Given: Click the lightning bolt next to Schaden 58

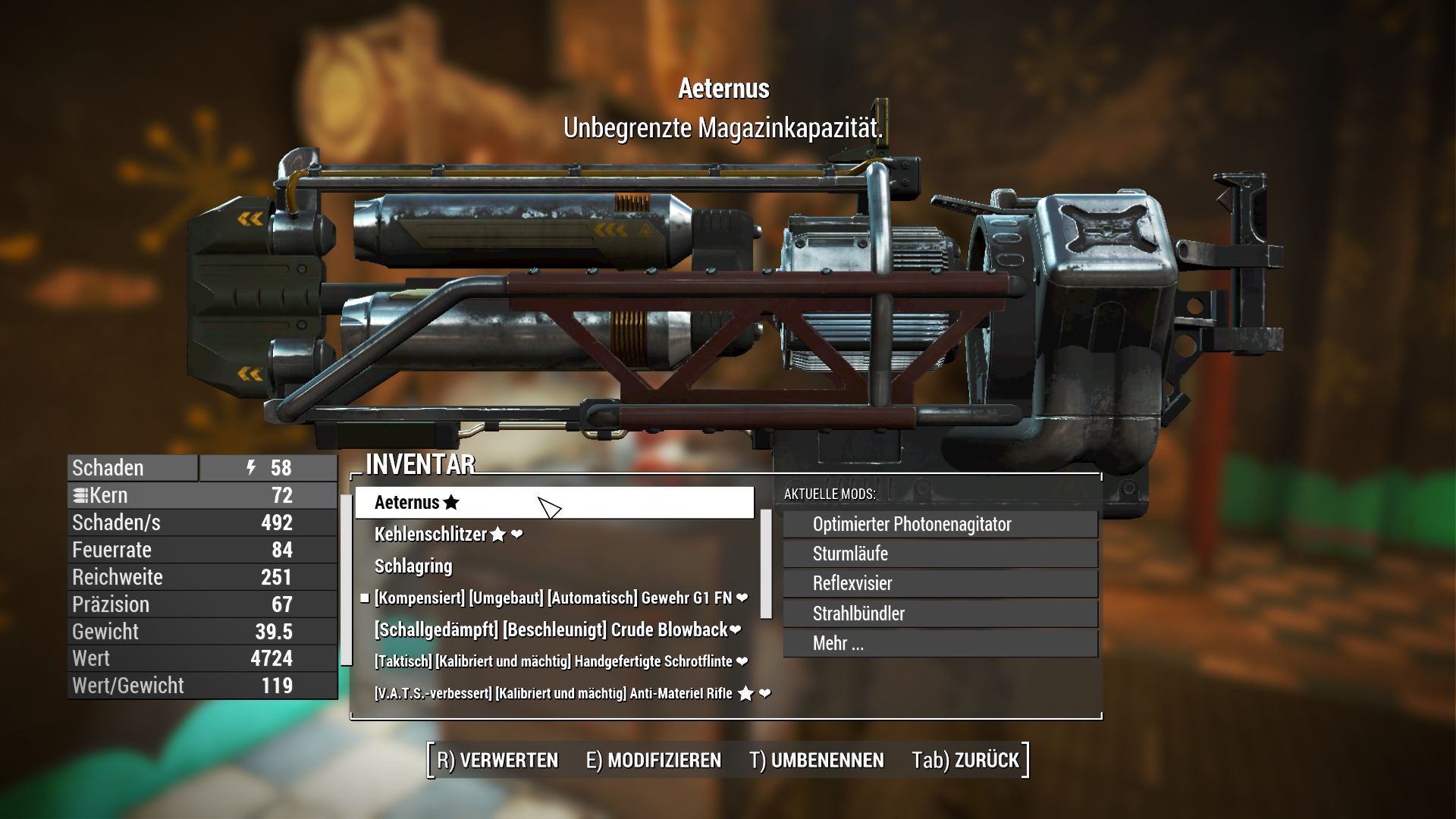Looking at the screenshot, I should (250, 468).
